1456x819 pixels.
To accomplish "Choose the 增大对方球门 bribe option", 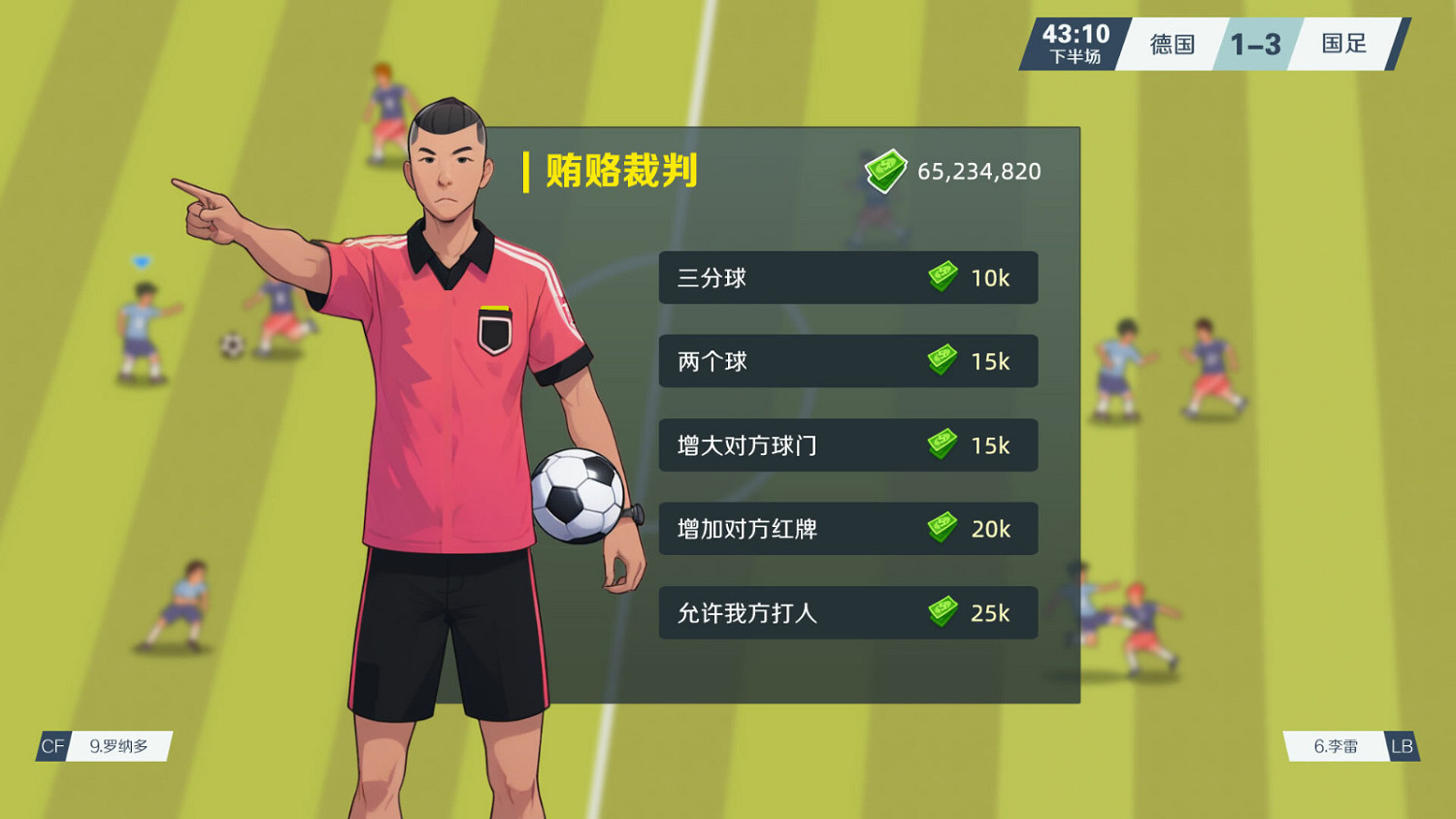I will pyautogui.click(x=847, y=445).
